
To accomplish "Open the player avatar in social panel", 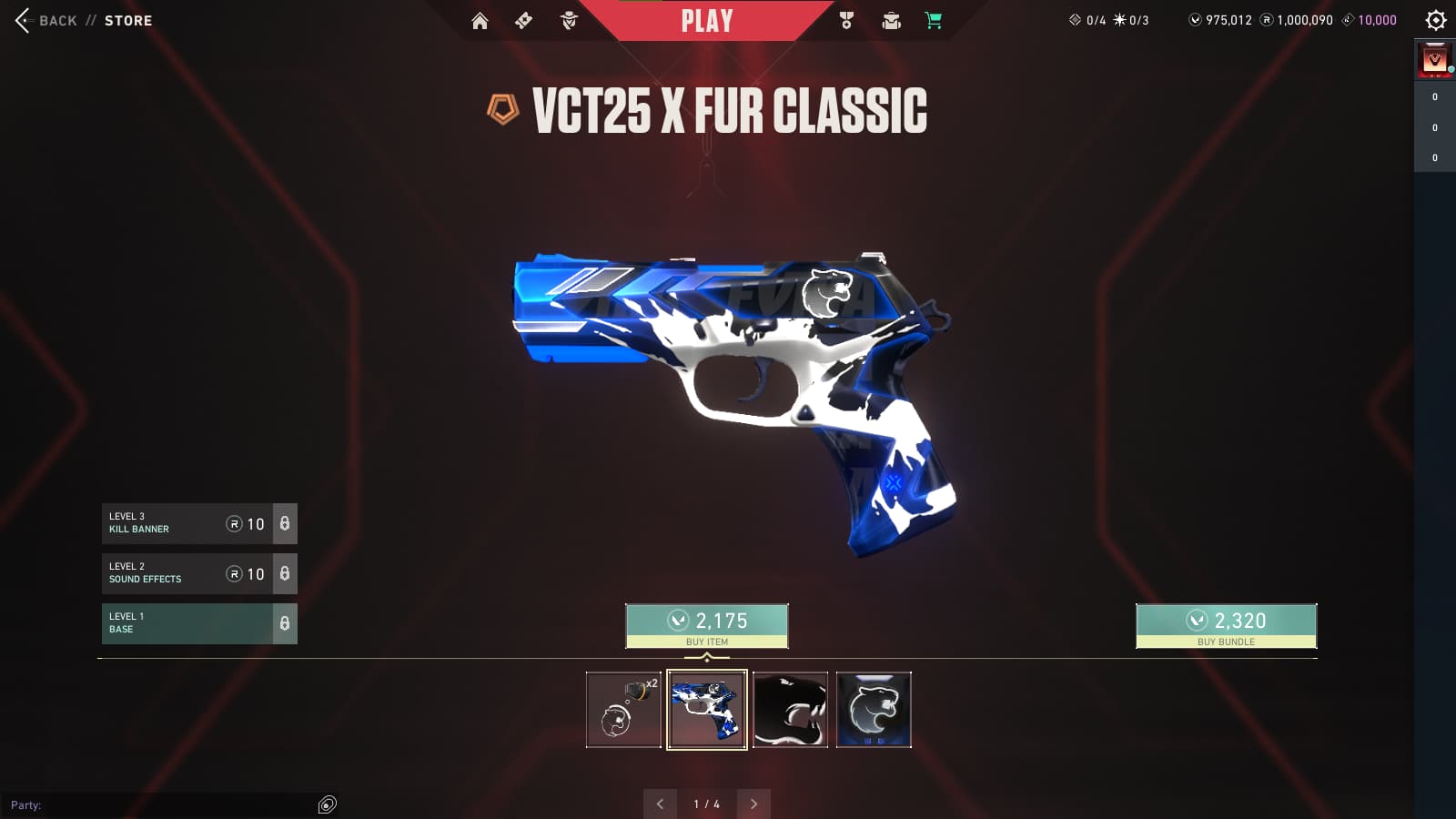I will click(x=1435, y=61).
